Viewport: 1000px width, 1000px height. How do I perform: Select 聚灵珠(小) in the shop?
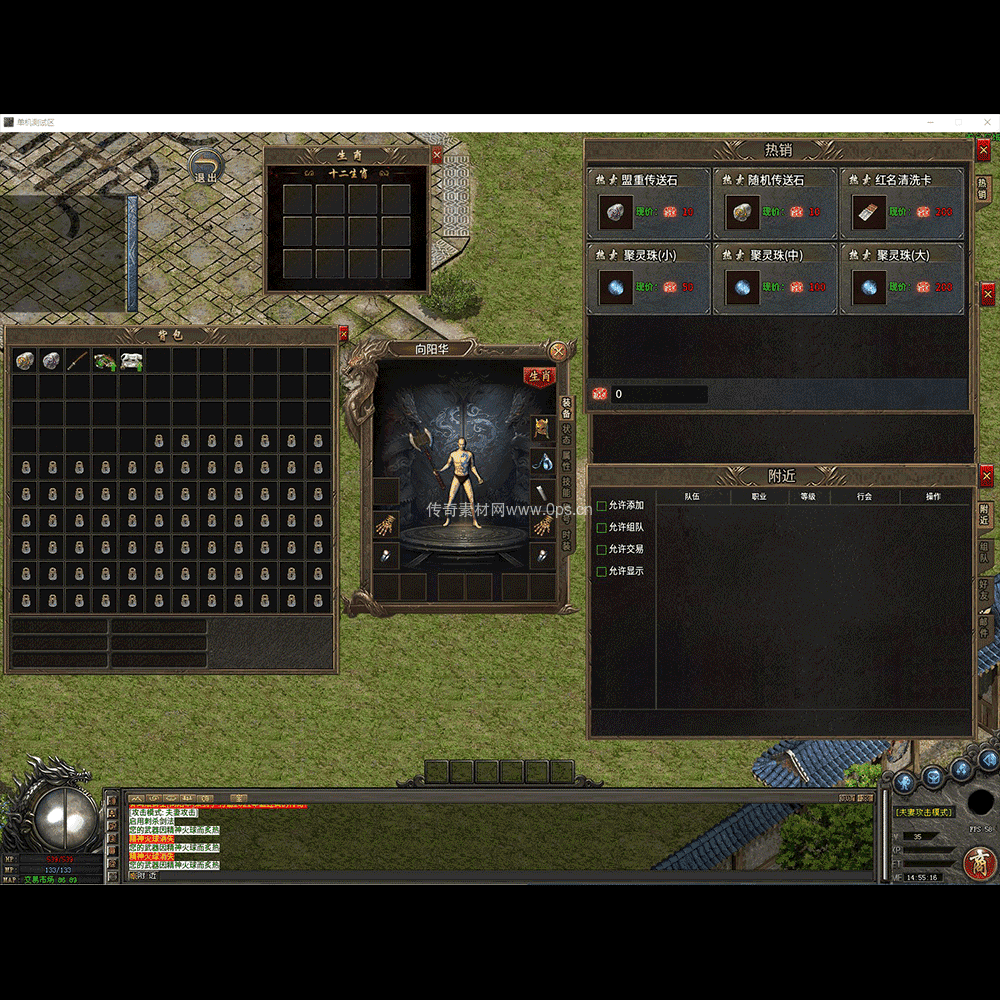point(649,278)
